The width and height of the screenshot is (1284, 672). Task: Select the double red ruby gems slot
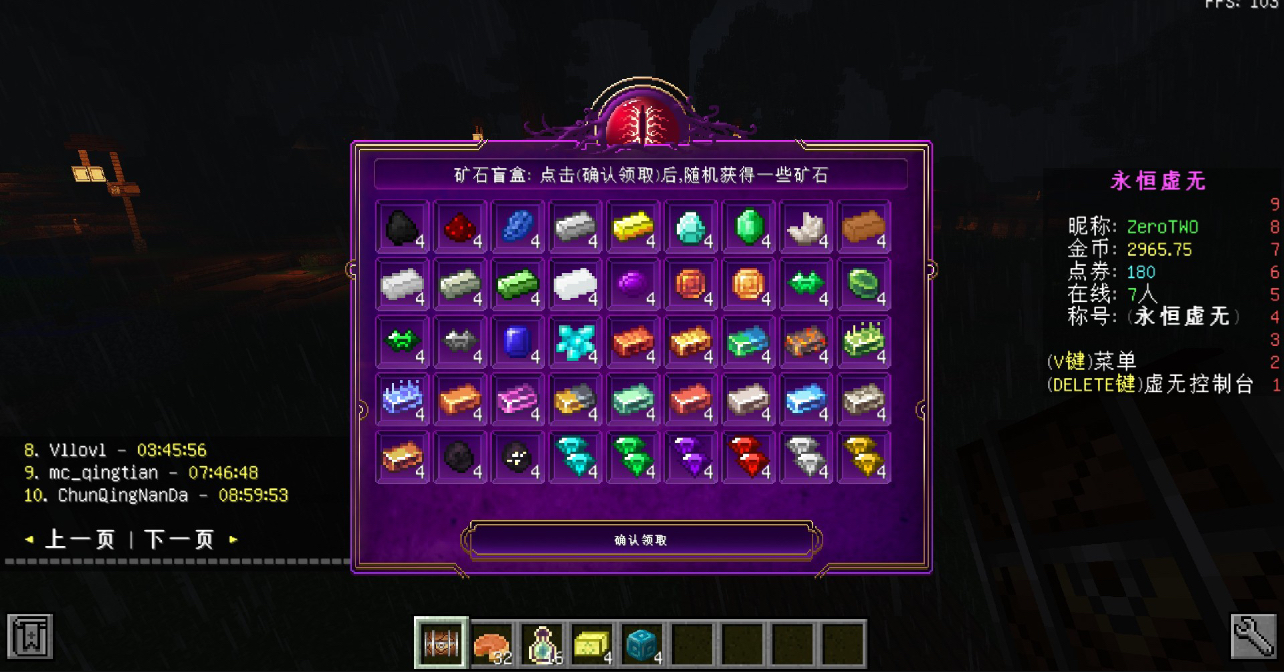coord(747,457)
